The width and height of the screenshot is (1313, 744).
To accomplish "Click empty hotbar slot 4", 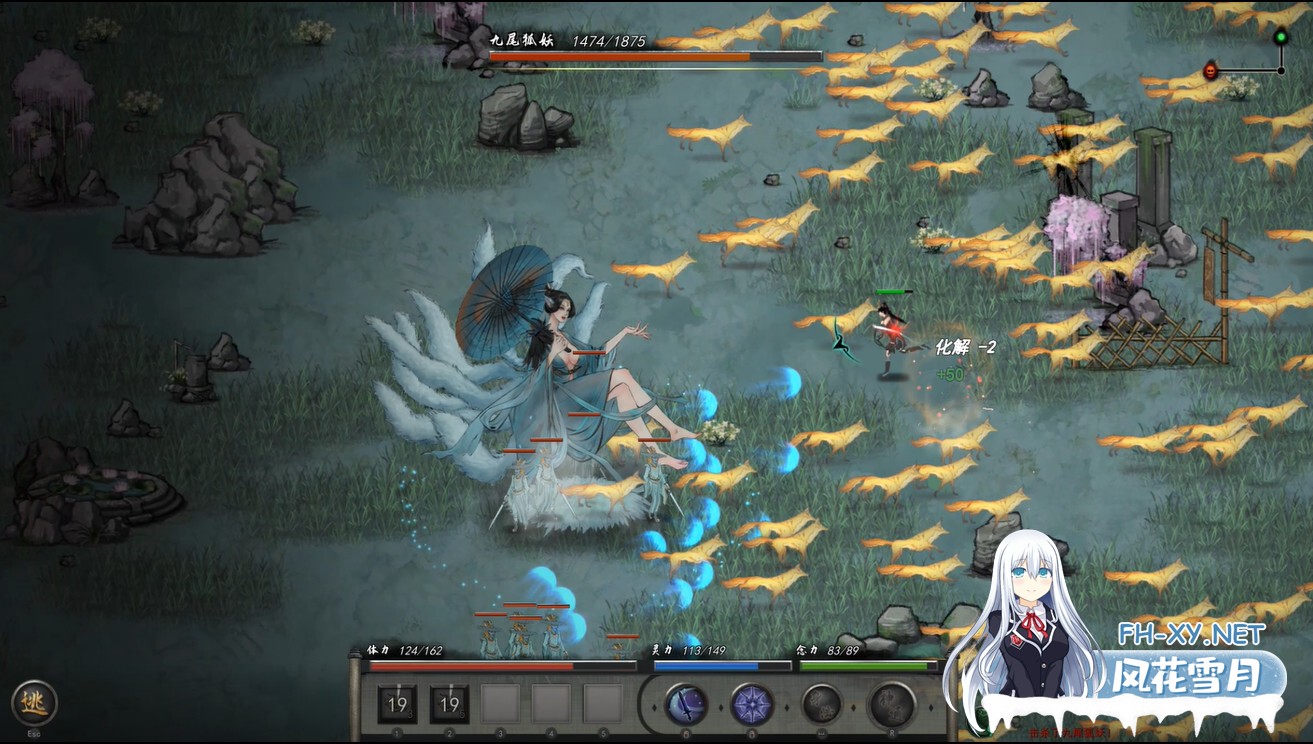I will click(552, 704).
